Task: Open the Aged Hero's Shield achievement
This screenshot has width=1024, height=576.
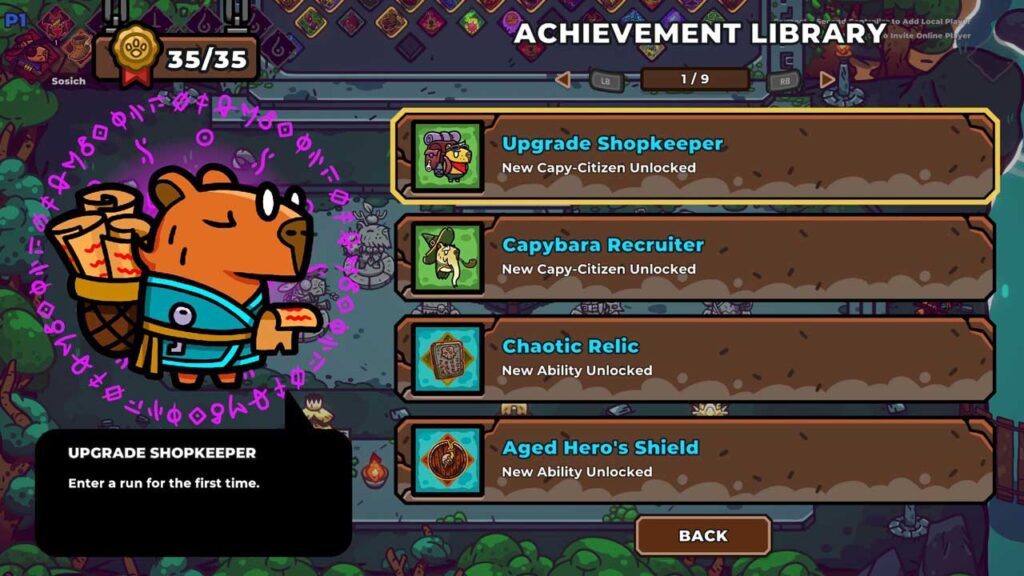Action: click(695, 459)
